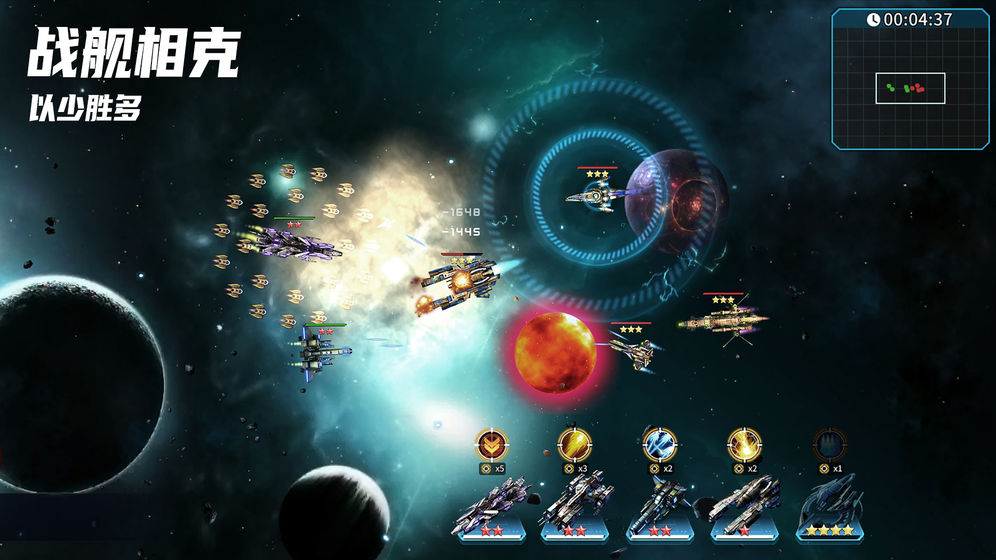The image size is (996, 560).
Task: Tap the greyed-out dark skill icon
Action: (829, 443)
